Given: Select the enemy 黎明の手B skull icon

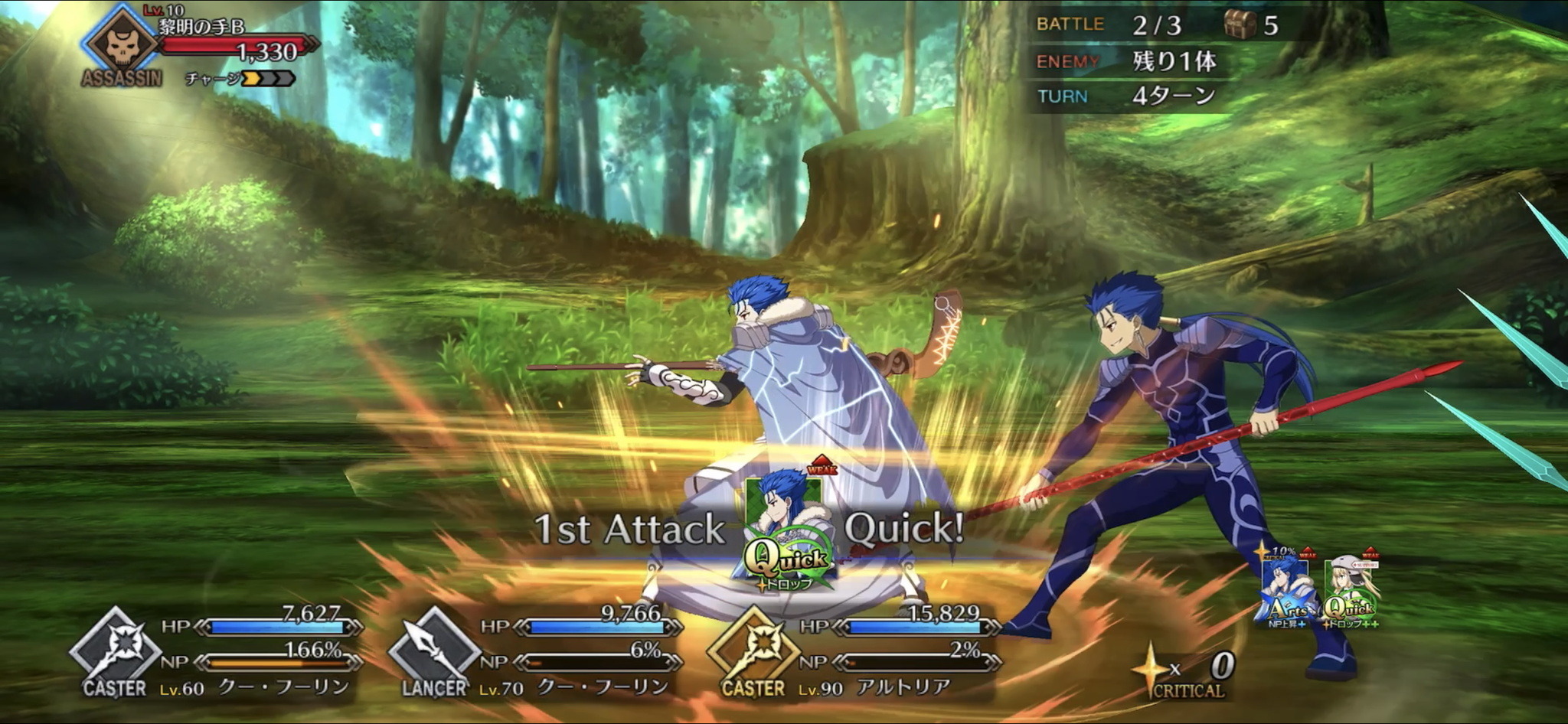Looking at the screenshot, I should 121,42.
